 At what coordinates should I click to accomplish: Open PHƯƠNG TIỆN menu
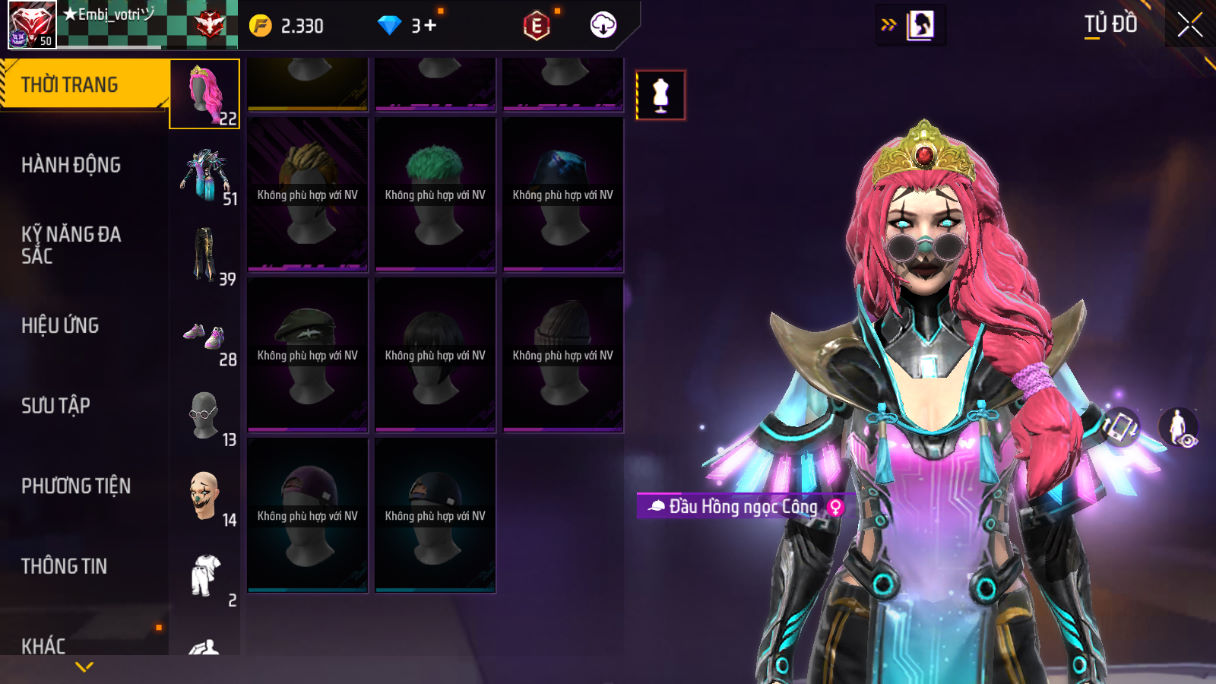tap(76, 486)
